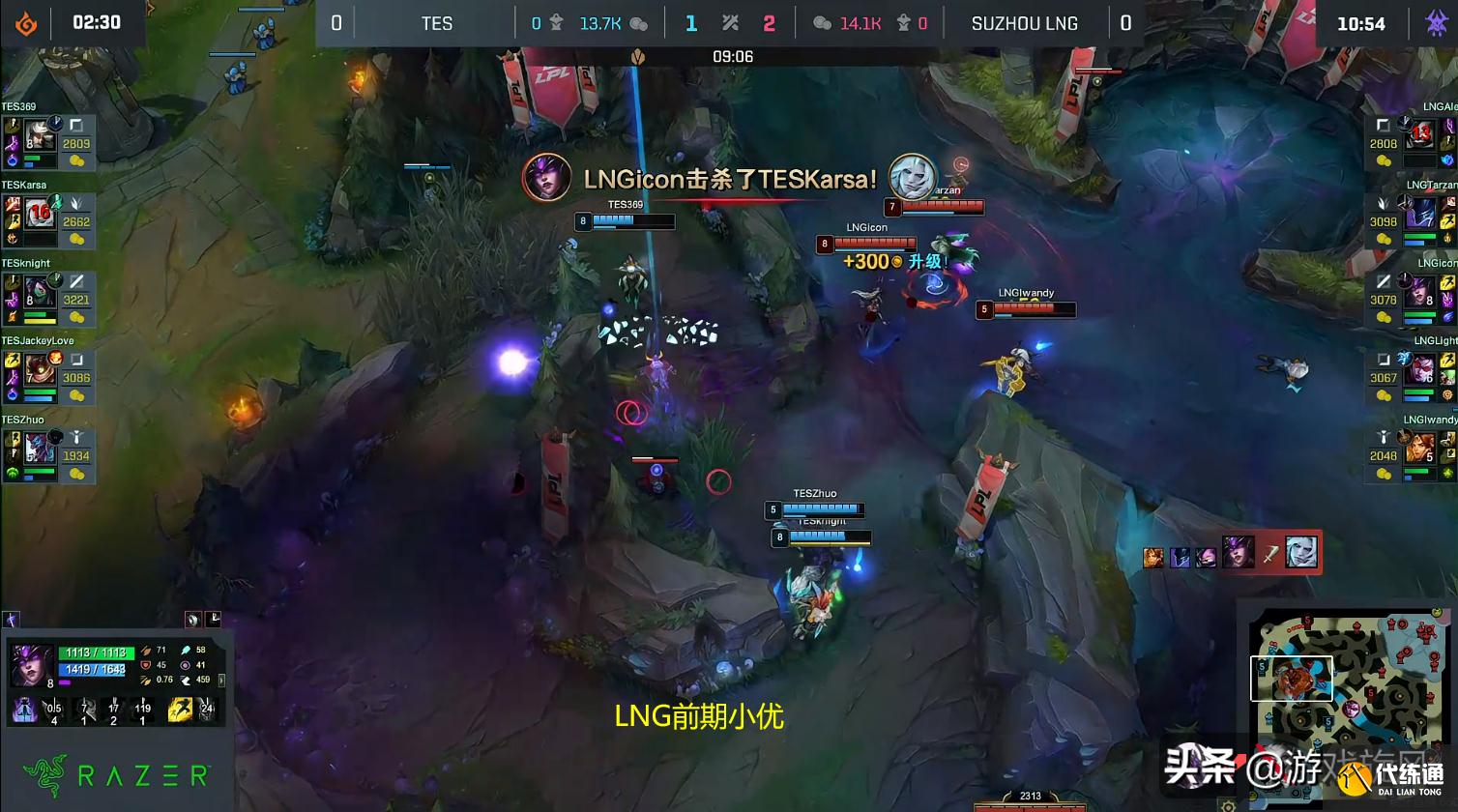This screenshot has width=1458, height=812.
Task: Click the armor stat icon in the champion stats
Action: (x=147, y=664)
